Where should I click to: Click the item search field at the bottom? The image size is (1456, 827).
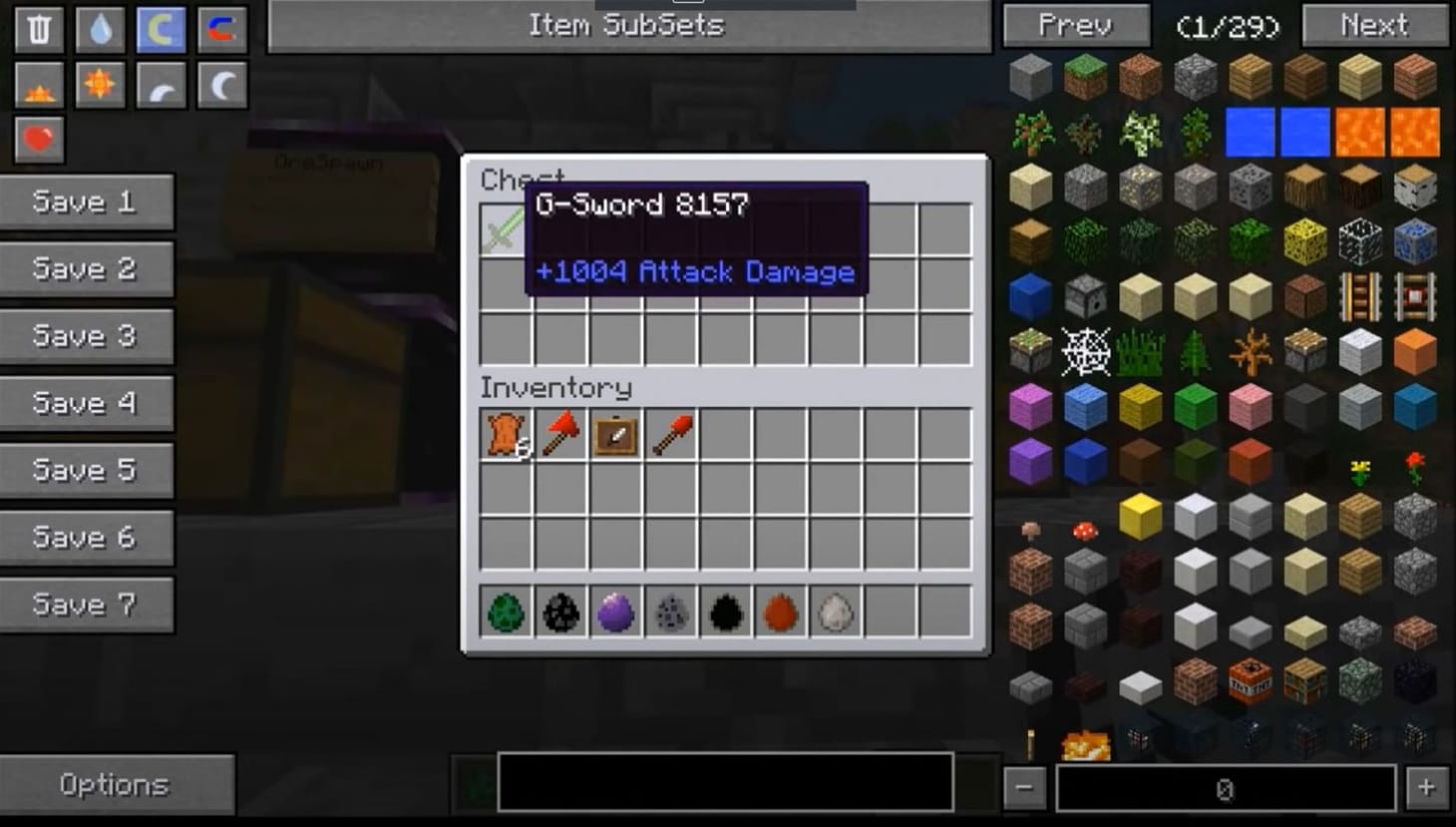[x=725, y=784]
